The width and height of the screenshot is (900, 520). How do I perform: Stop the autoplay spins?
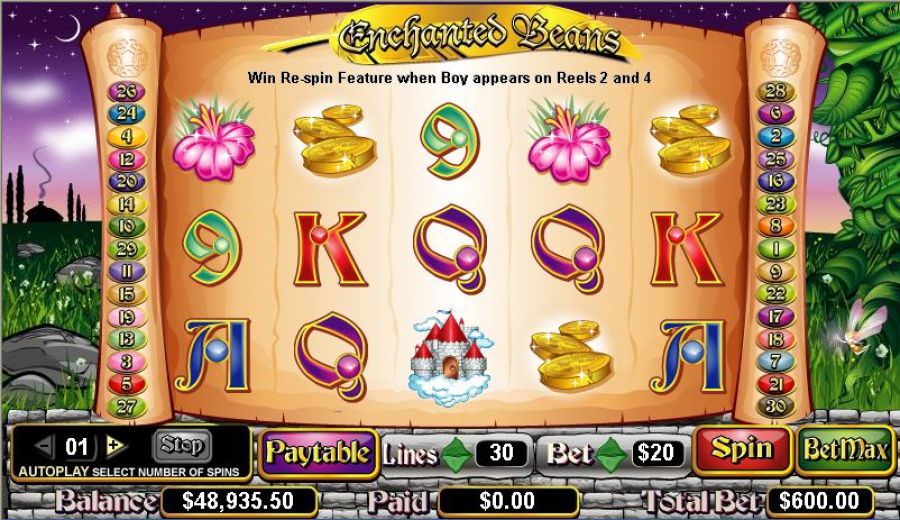(181, 445)
